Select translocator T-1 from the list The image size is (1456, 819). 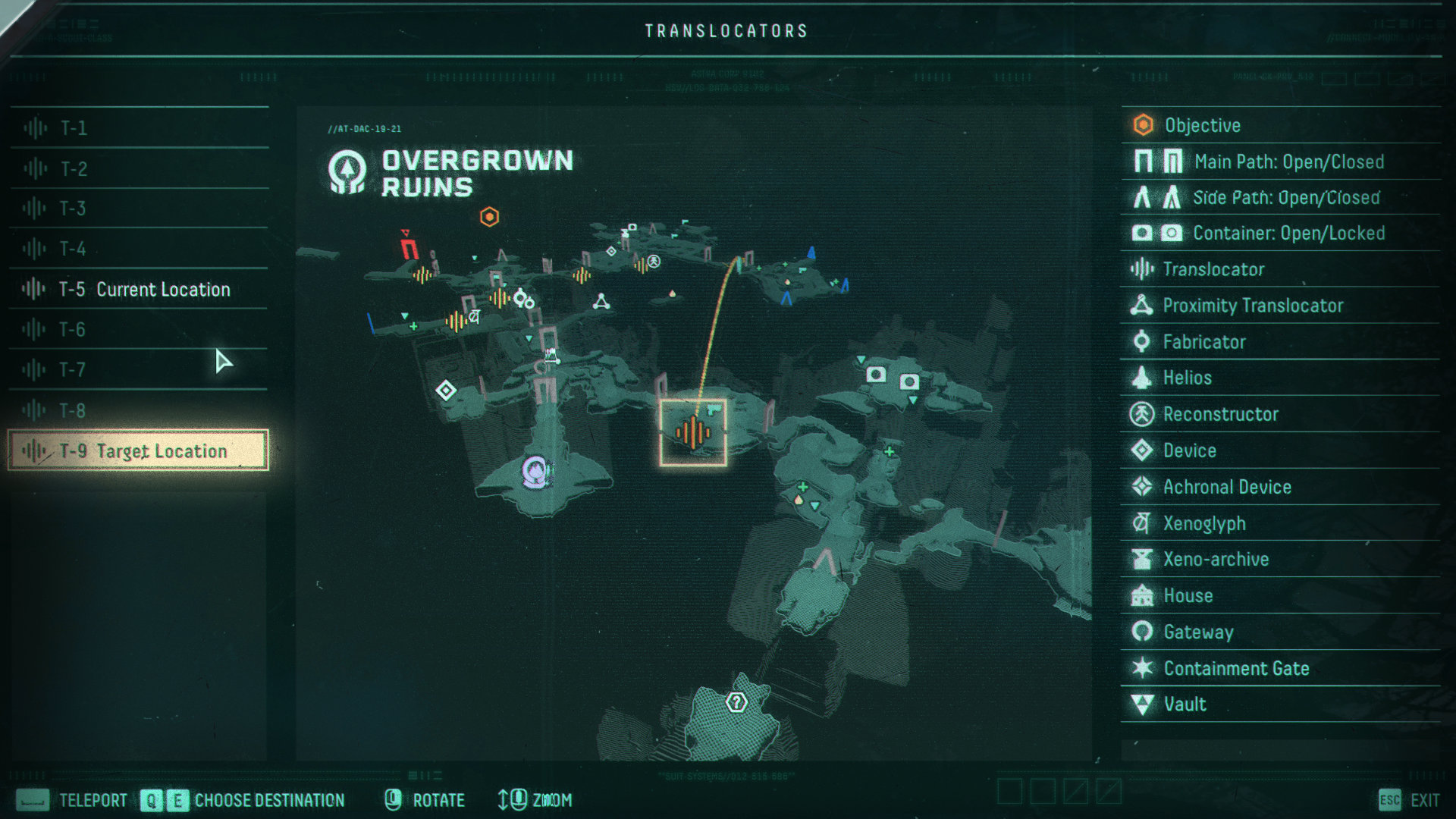tap(139, 127)
